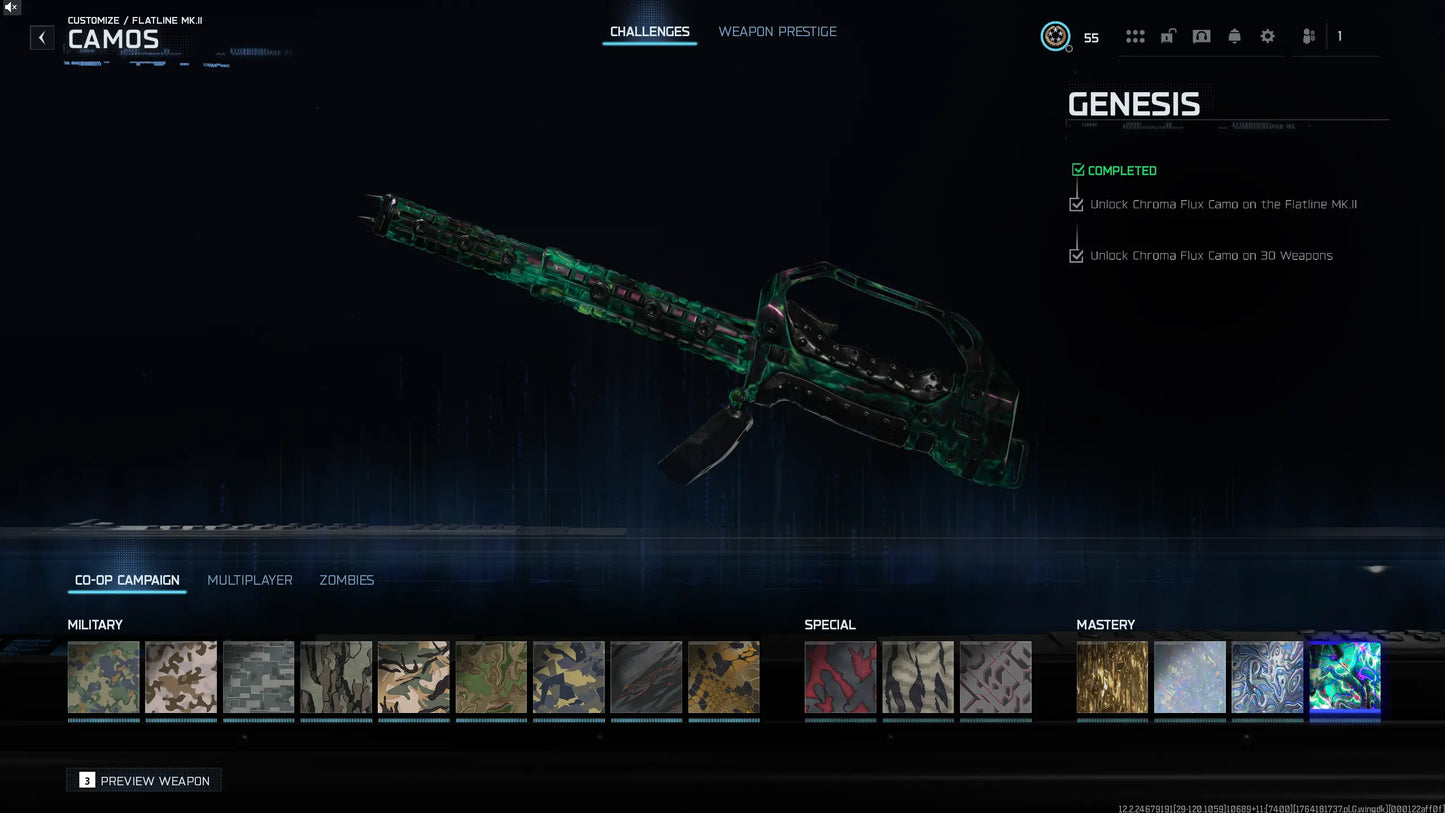Click the rank emblem next to level 55

pyautogui.click(x=1055, y=36)
